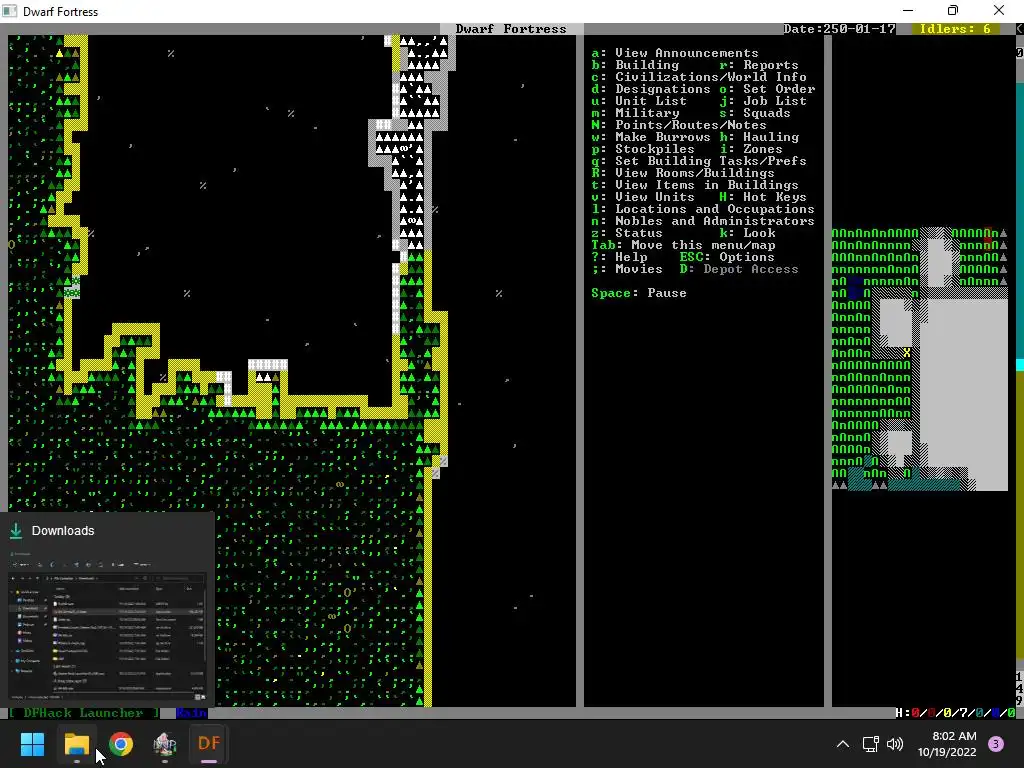The image size is (1024, 768).
Task: Open the Status screen
Action: [638, 233]
